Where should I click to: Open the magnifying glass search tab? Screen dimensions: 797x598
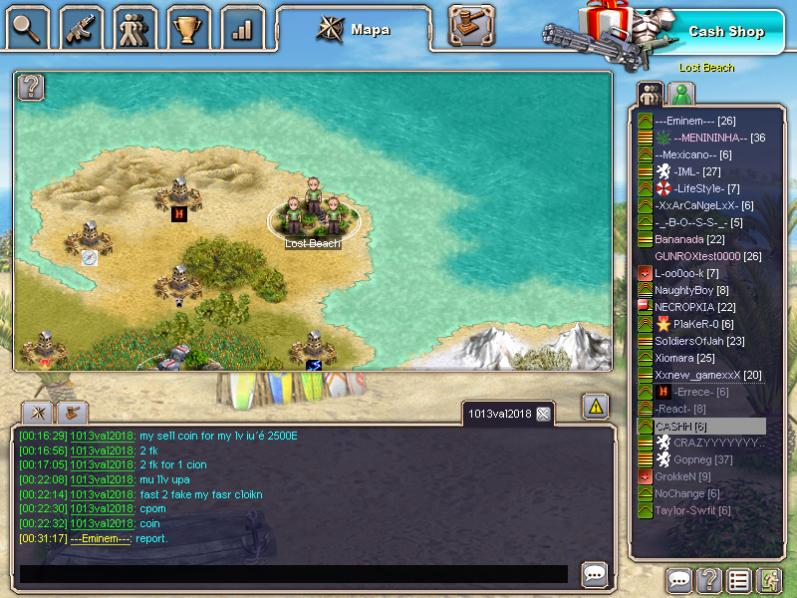27,29
